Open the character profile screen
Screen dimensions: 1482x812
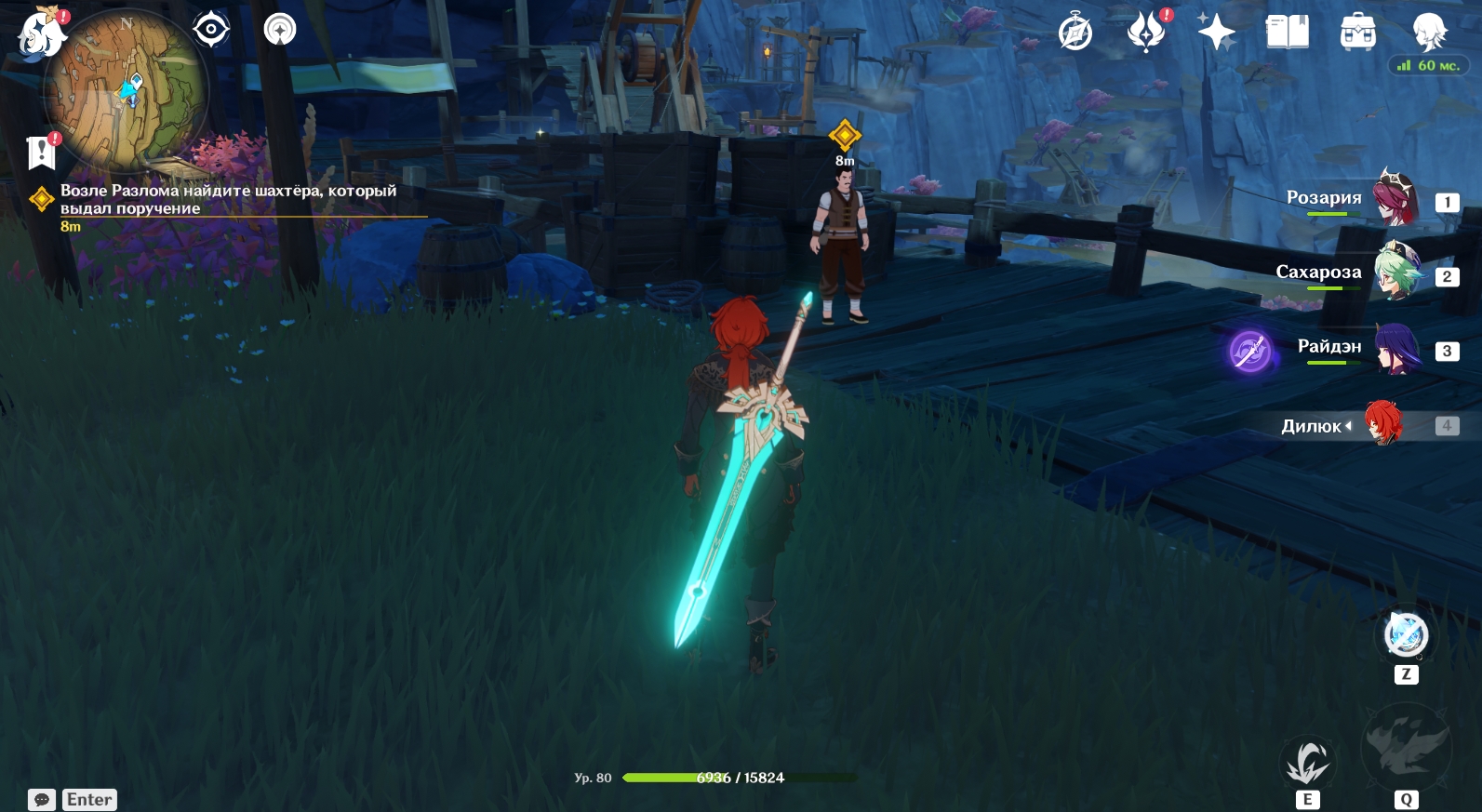(x=1428, y=33)
